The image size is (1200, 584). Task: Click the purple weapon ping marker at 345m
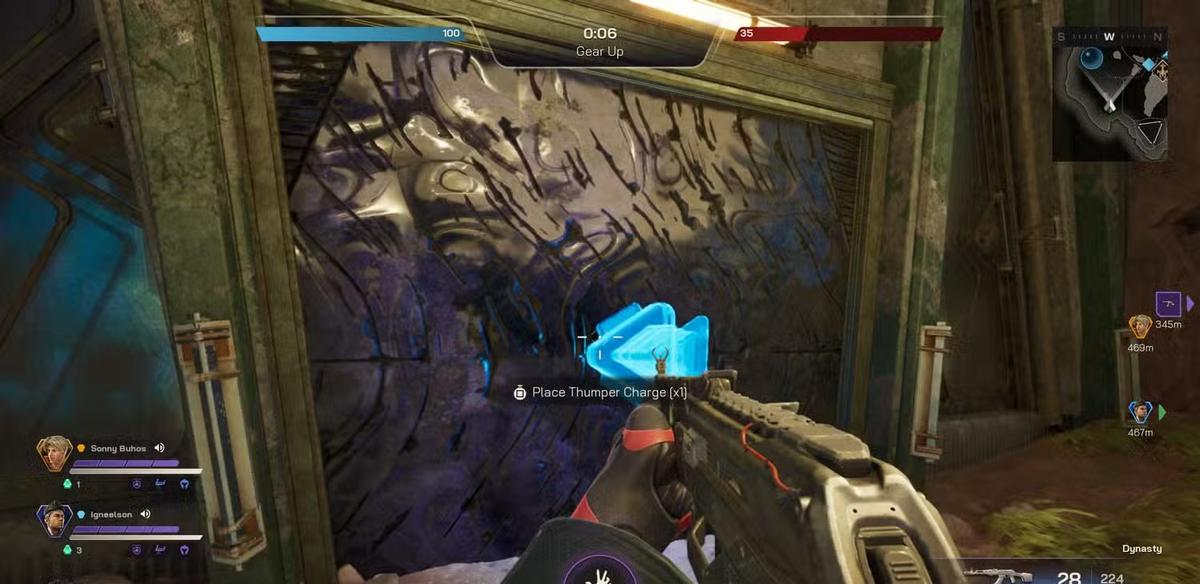(x=1167, y=302)
